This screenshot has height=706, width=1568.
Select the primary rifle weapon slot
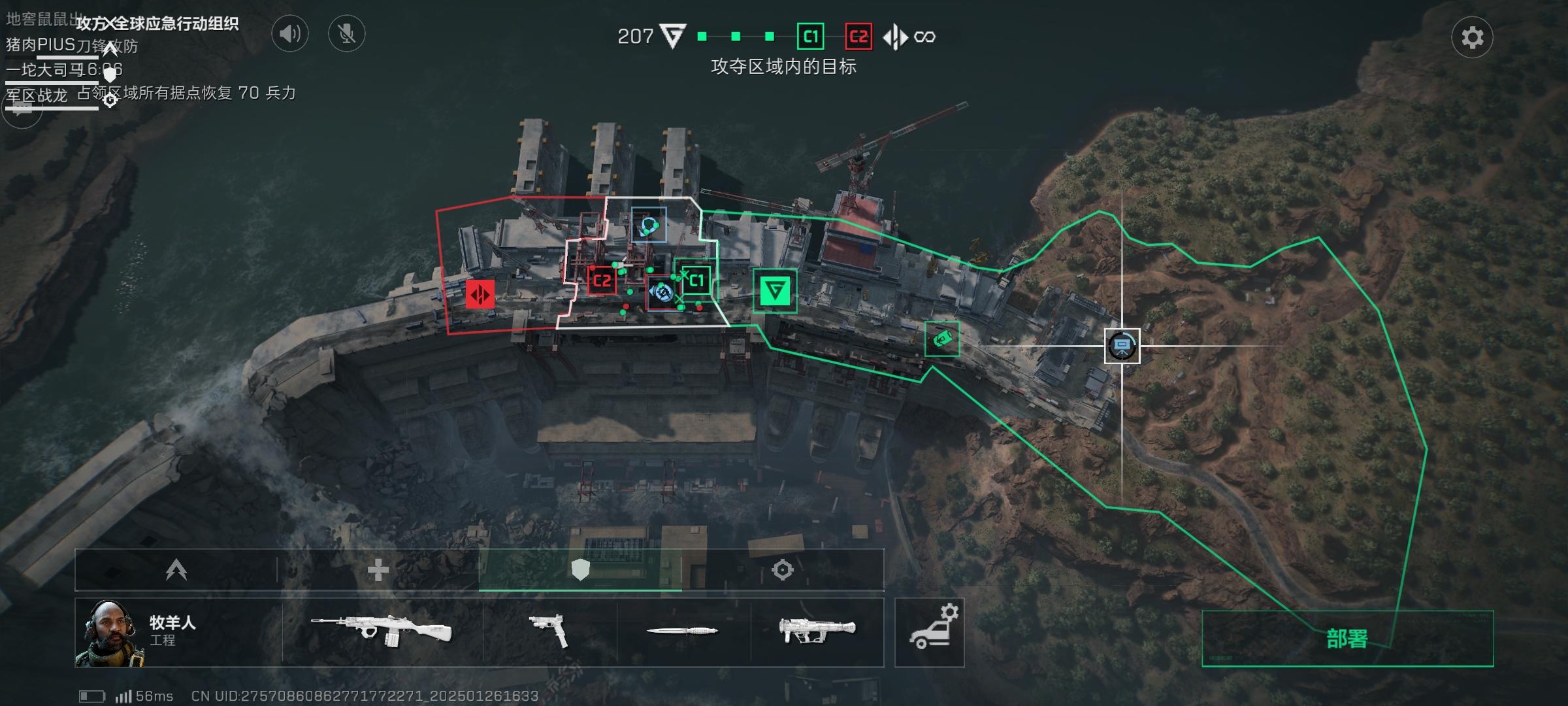click(382, 632)
